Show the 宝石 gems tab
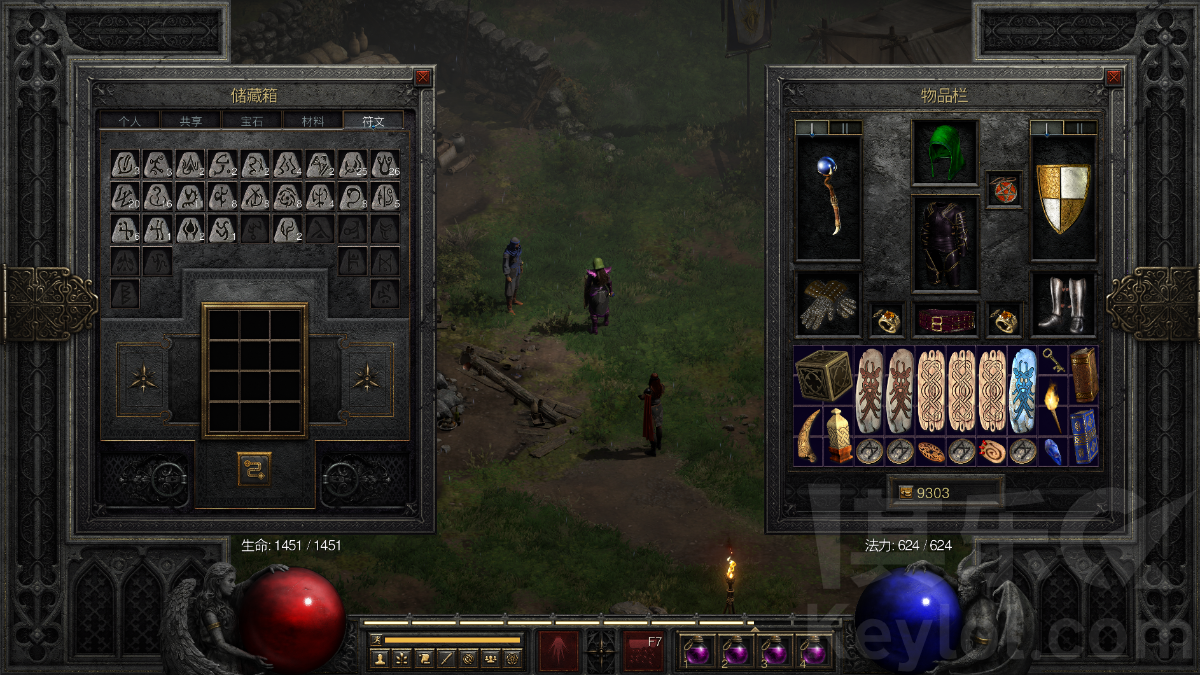1200x675 pixels. coord(251,121)
